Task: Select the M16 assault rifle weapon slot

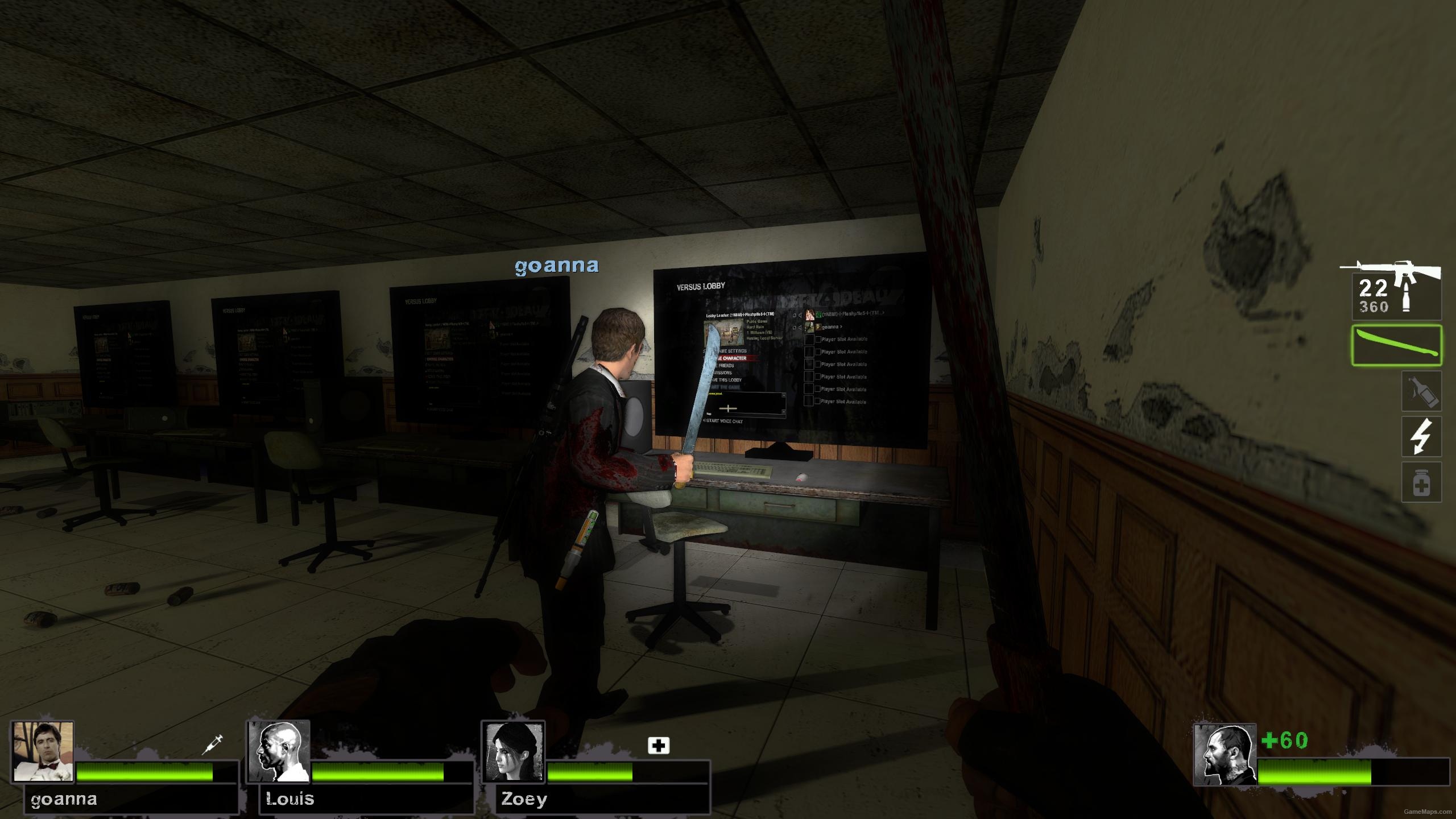Action: click(1396, 289)
